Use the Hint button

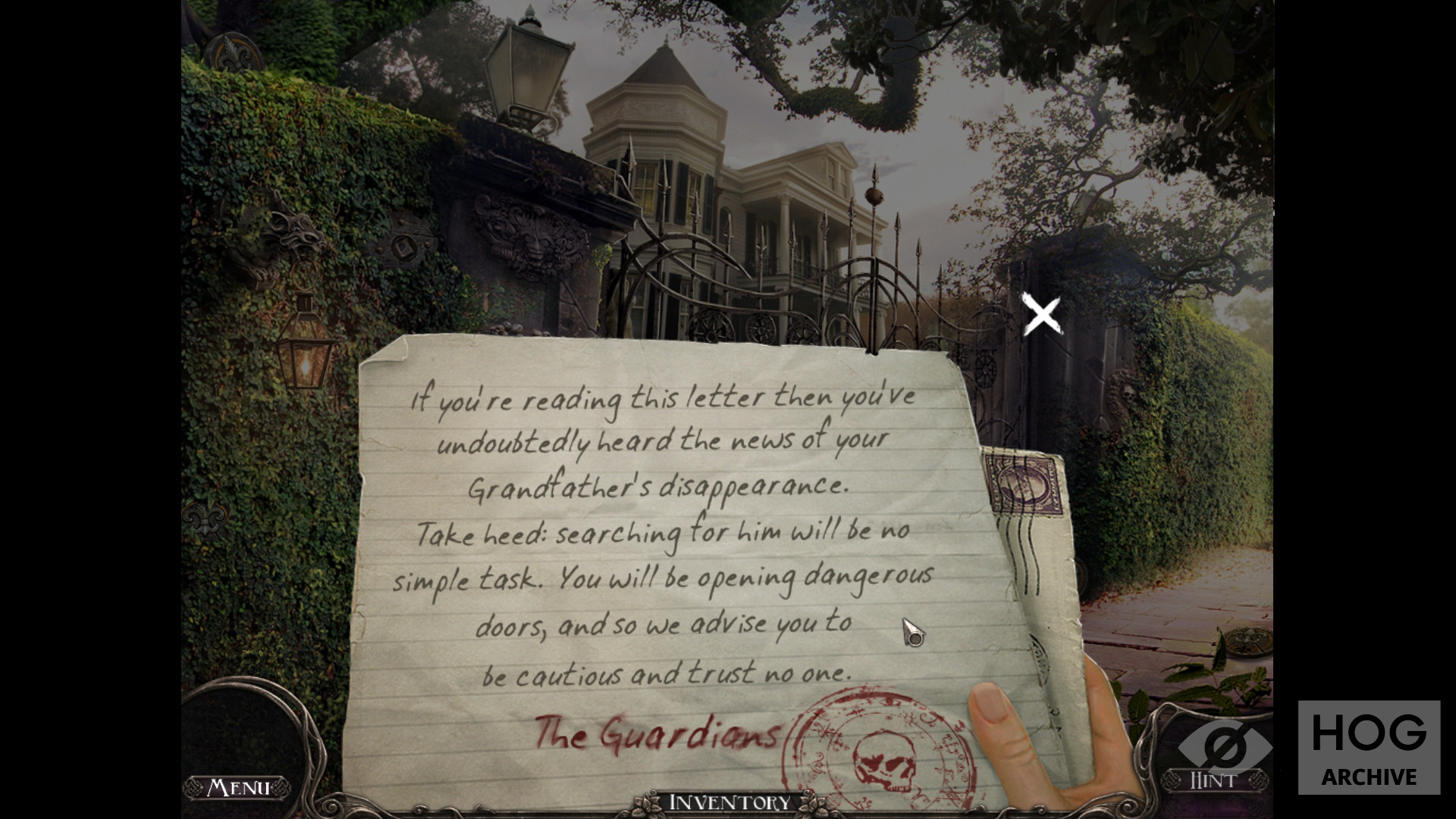[1213, 779]
